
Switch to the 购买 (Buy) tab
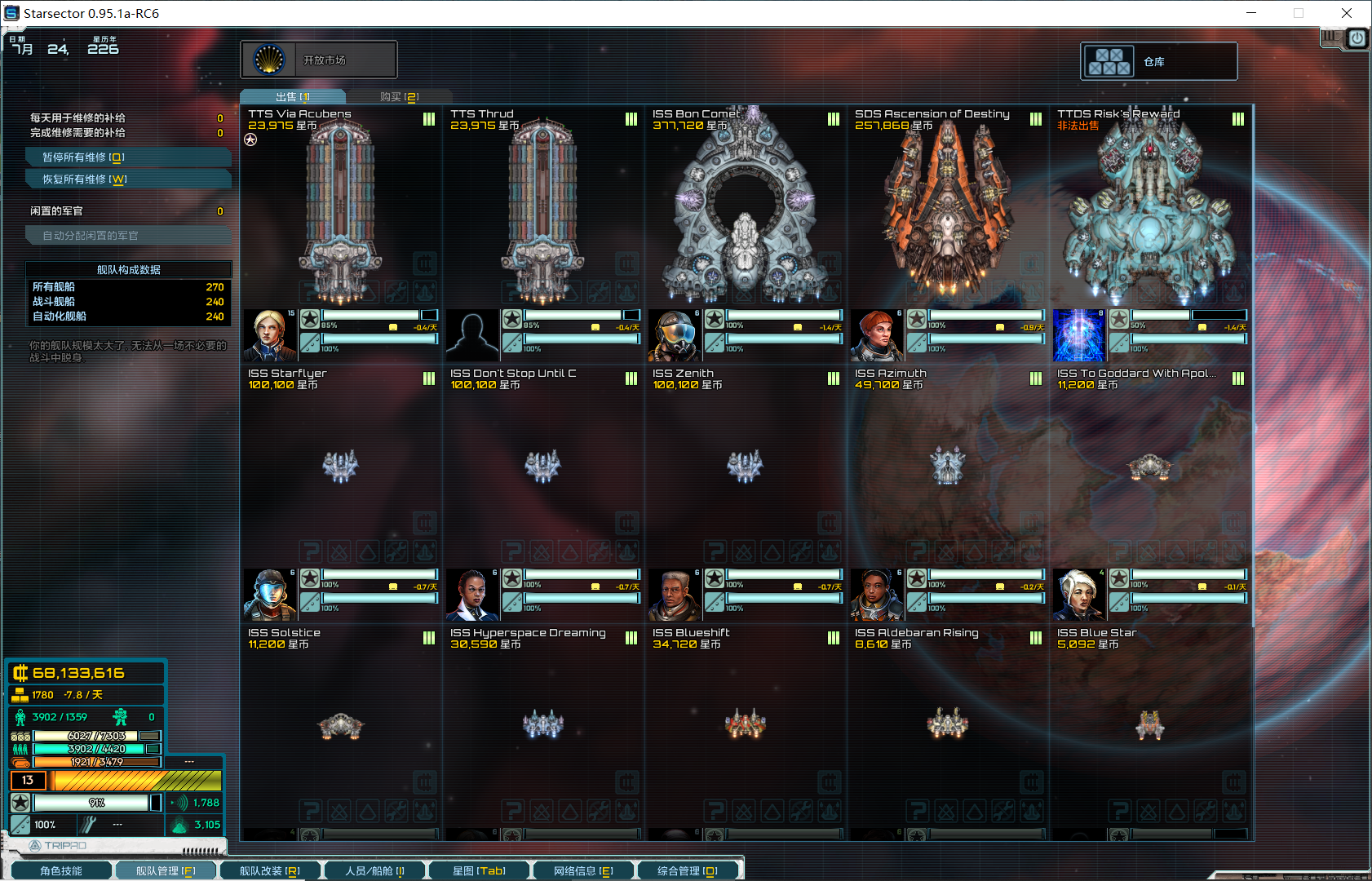(x=399, y=97)
